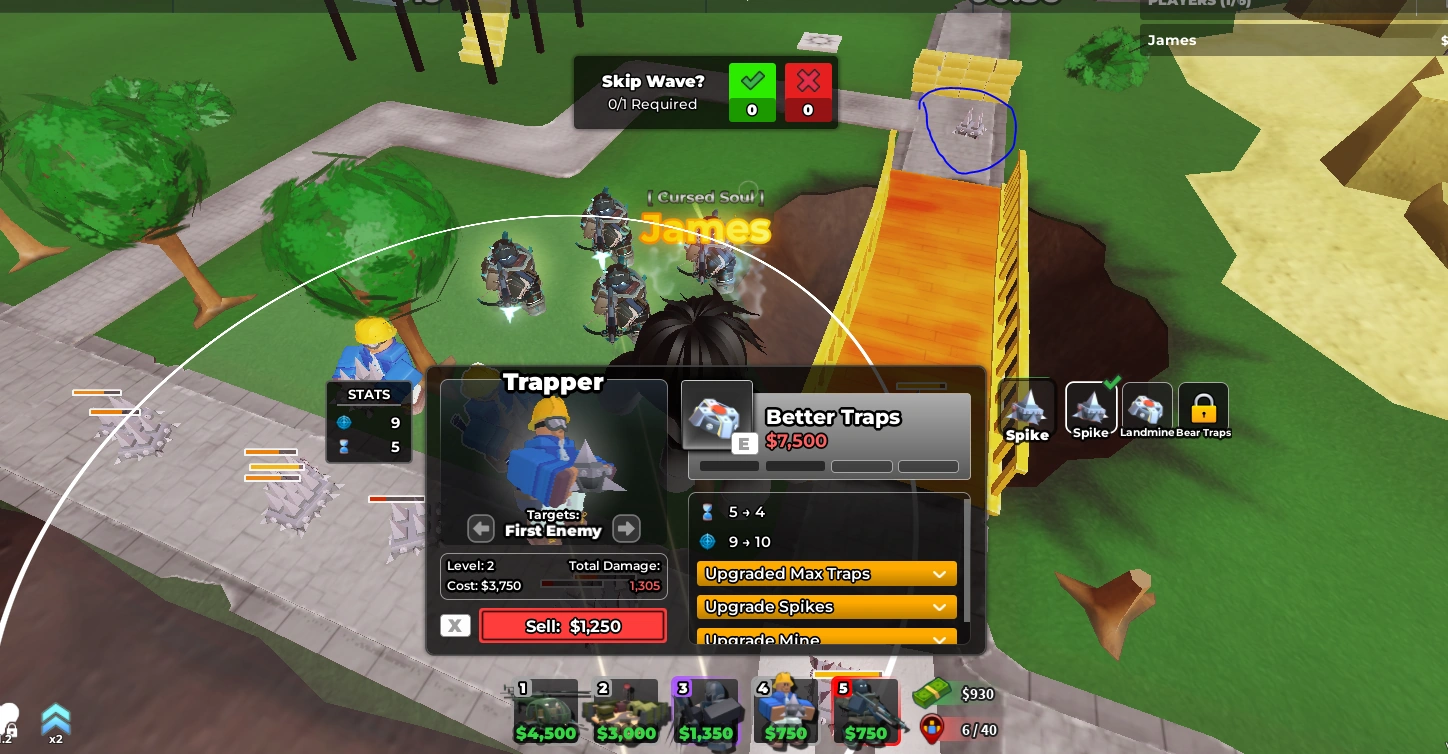Sell the Trapper for $1,250
This screenshot has height=754, width=1448.
click(x=572, y=625)
